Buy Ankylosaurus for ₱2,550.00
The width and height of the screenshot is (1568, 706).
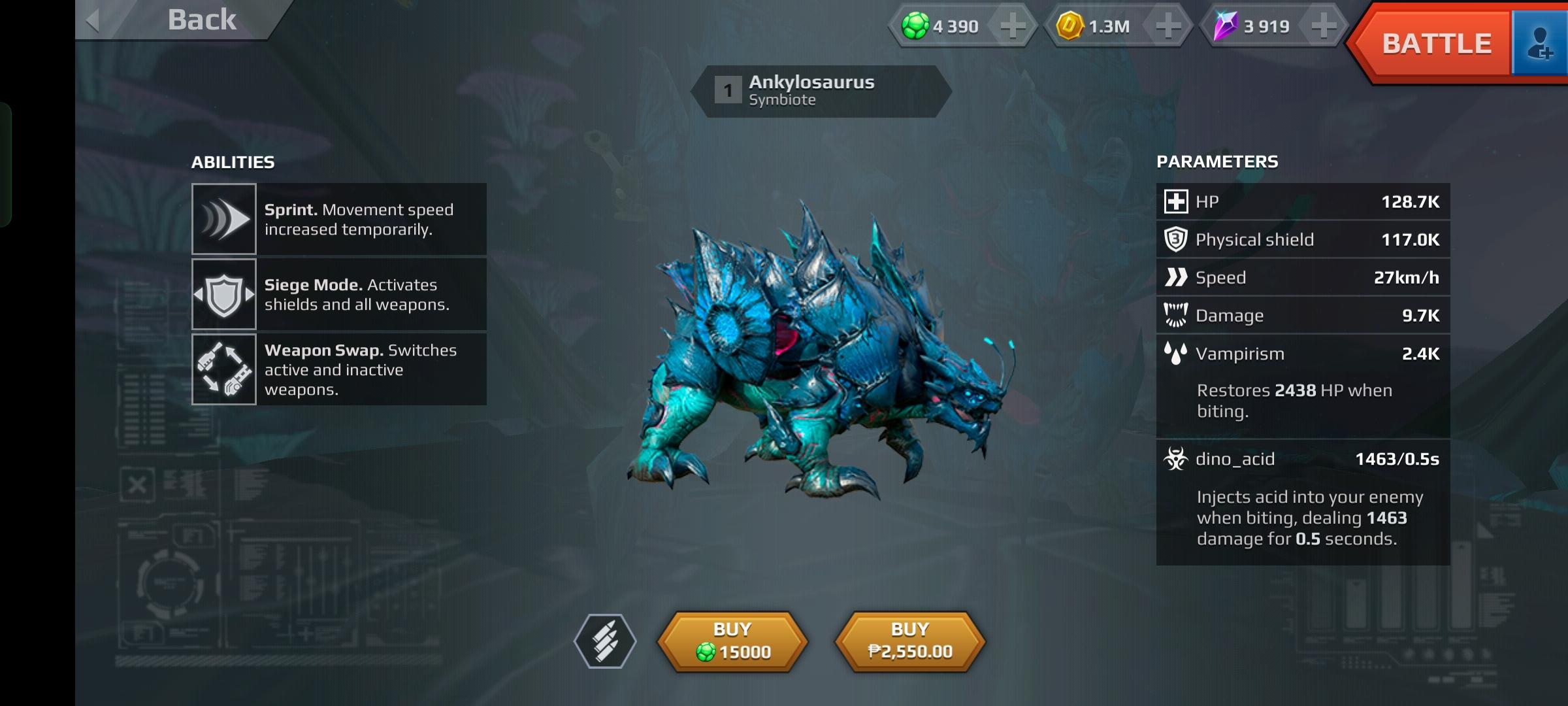click(910, 641)
